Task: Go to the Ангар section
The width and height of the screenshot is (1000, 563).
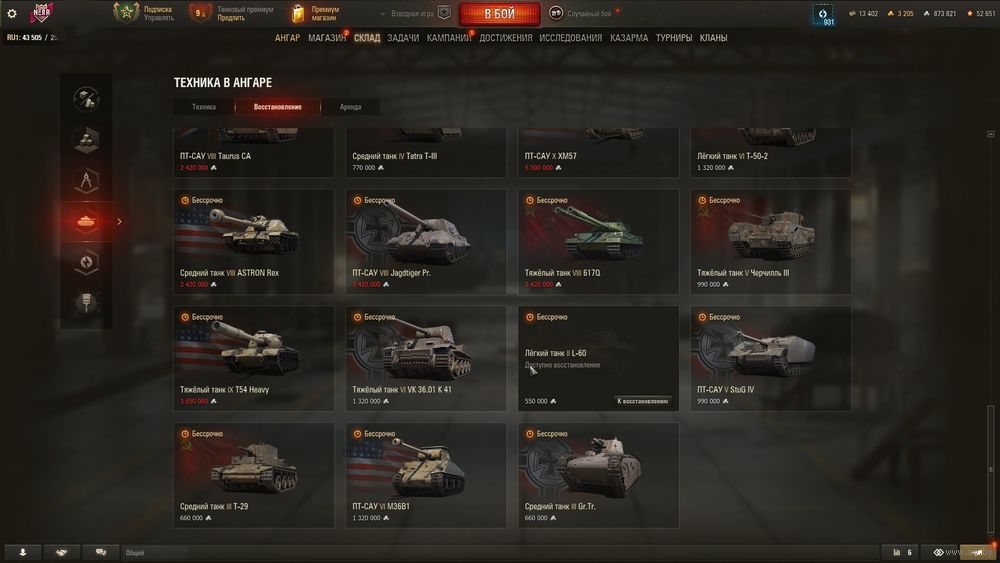Action: point(287,38)
